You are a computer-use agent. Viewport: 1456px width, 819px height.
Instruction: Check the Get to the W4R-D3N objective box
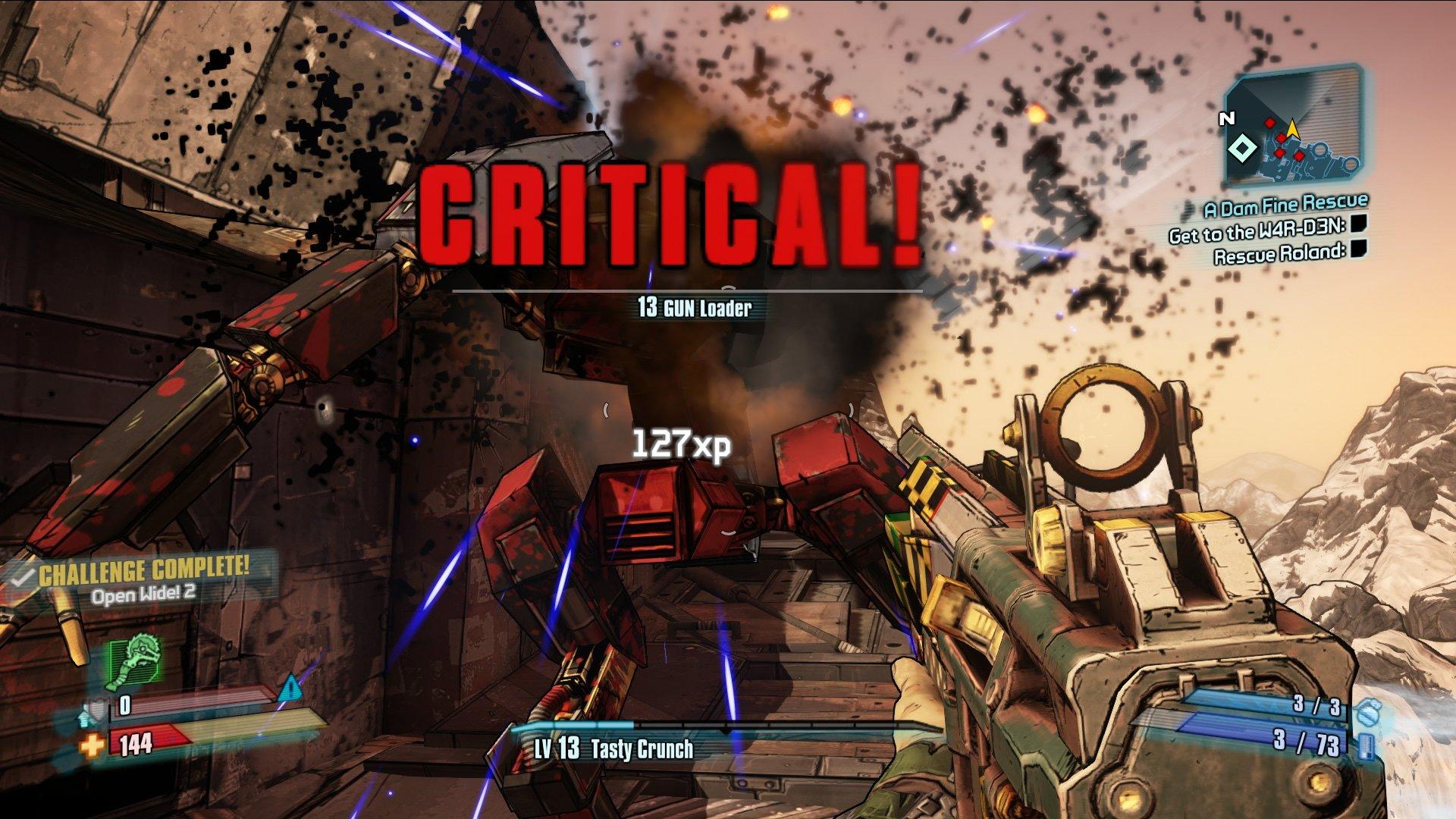coord(1360,224)
